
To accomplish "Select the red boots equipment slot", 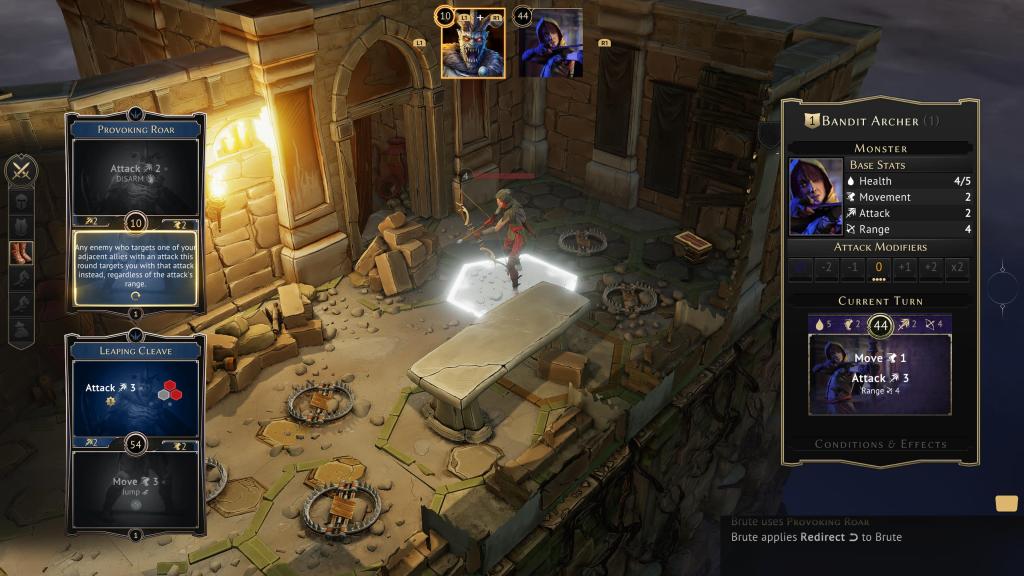I will (21, 253).
